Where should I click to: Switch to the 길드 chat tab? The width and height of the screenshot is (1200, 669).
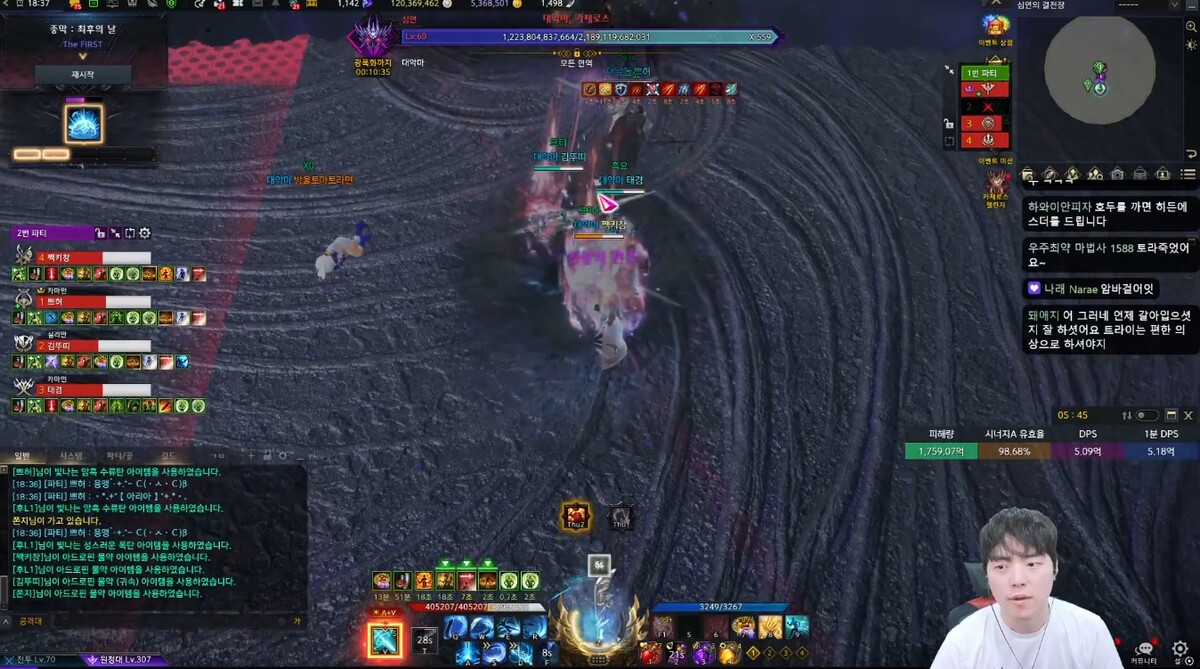(x=168, y=456)
